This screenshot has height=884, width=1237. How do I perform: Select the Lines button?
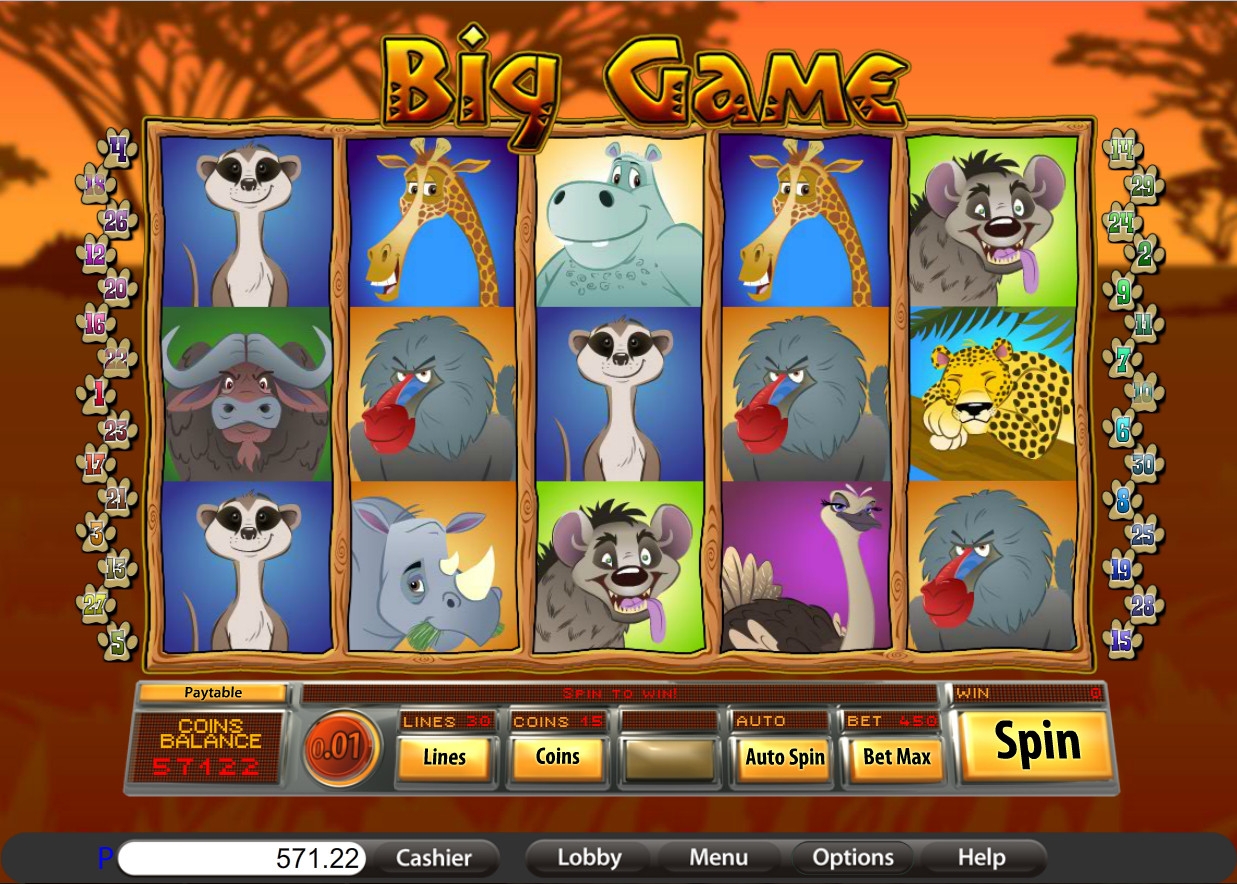[444, 758]
